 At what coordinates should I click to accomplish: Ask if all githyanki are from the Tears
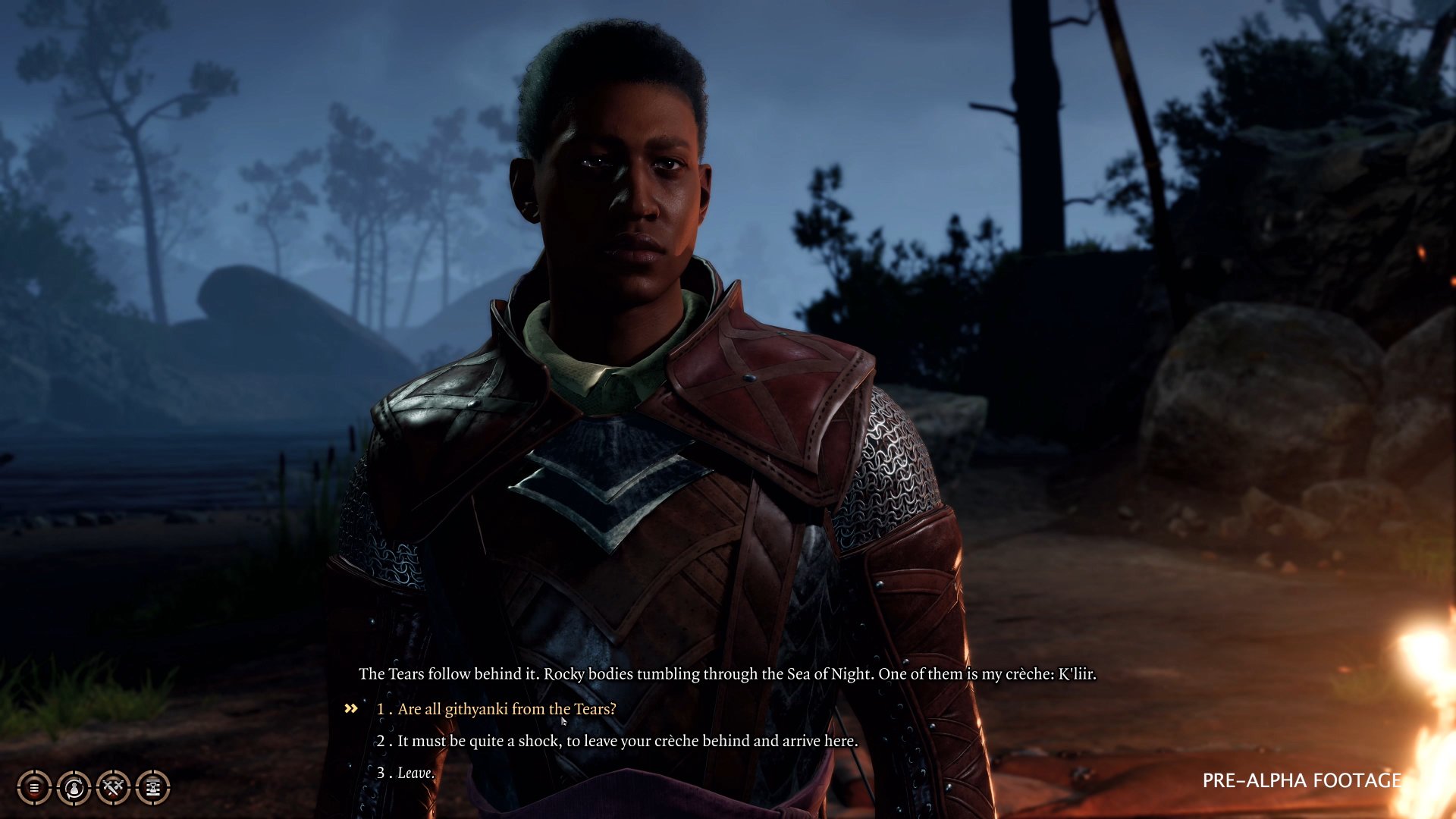[x=506, y=709]
